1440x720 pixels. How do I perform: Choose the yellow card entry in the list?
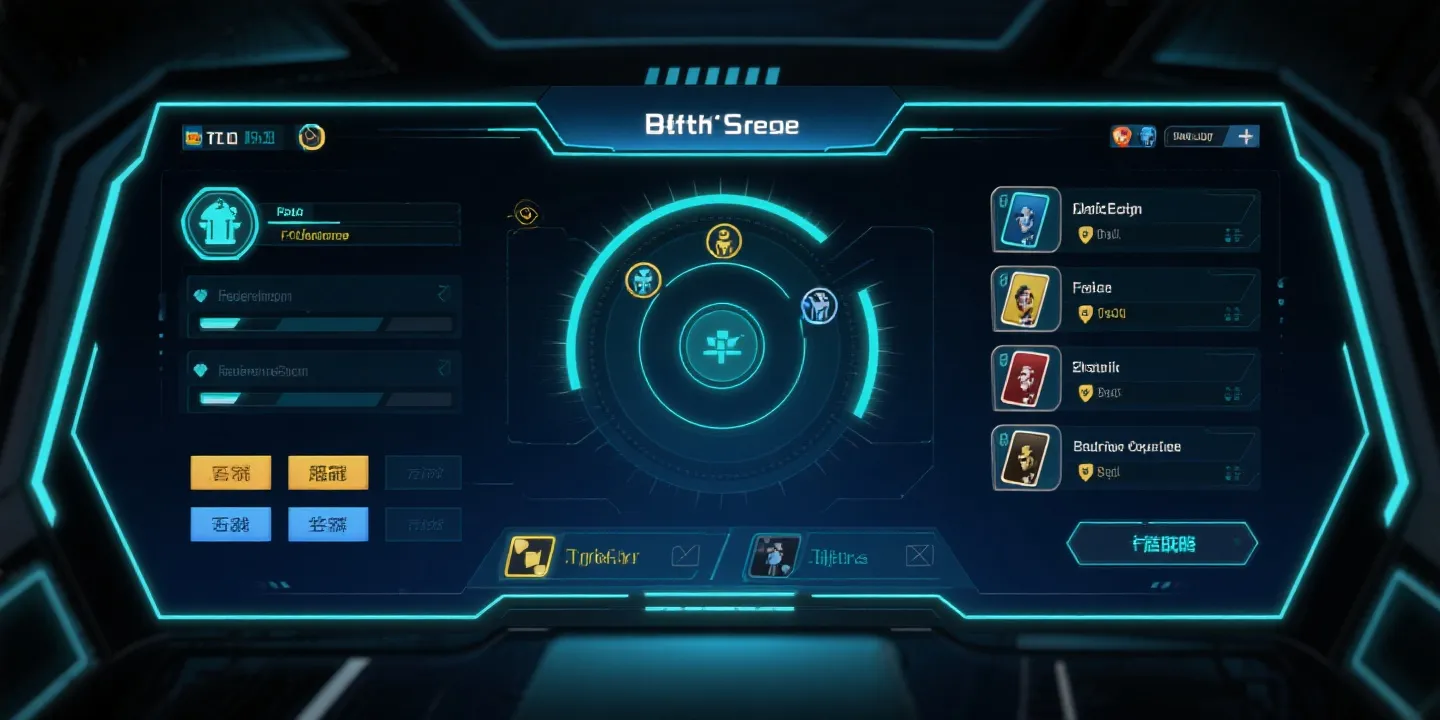coord(1022,299)
